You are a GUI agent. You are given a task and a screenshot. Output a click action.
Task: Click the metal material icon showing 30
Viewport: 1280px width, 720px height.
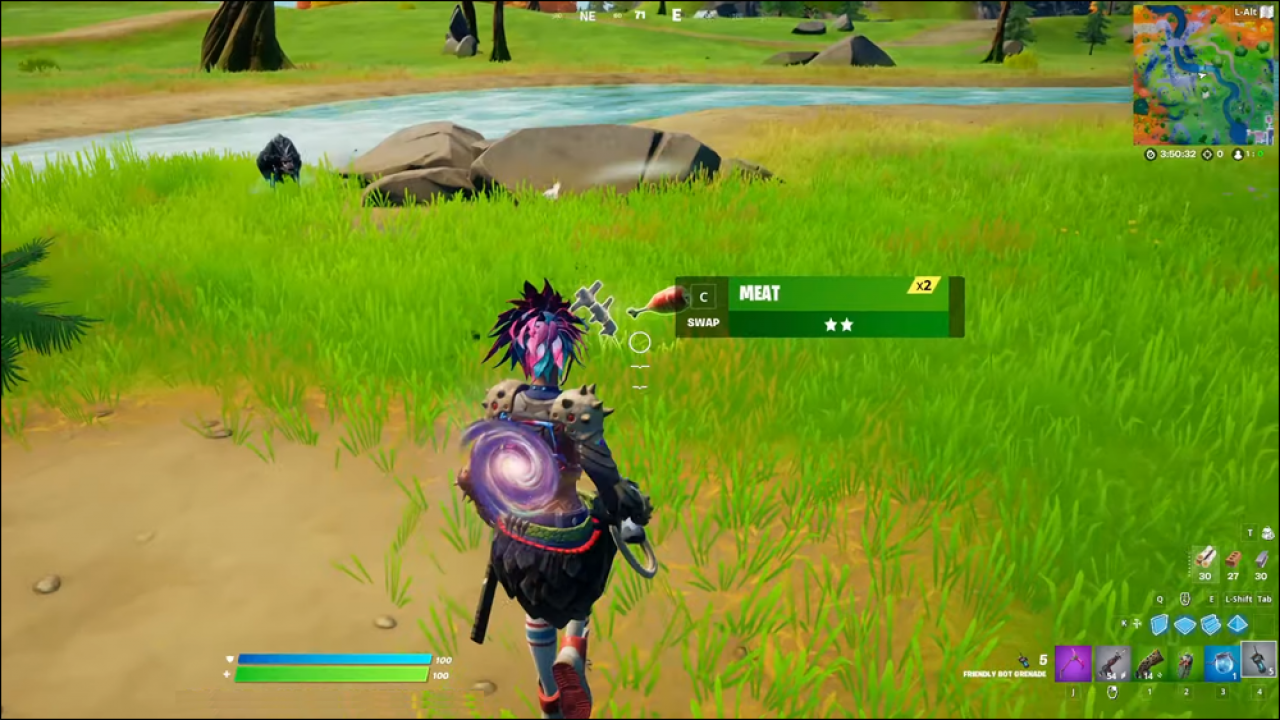point(1261,560)
